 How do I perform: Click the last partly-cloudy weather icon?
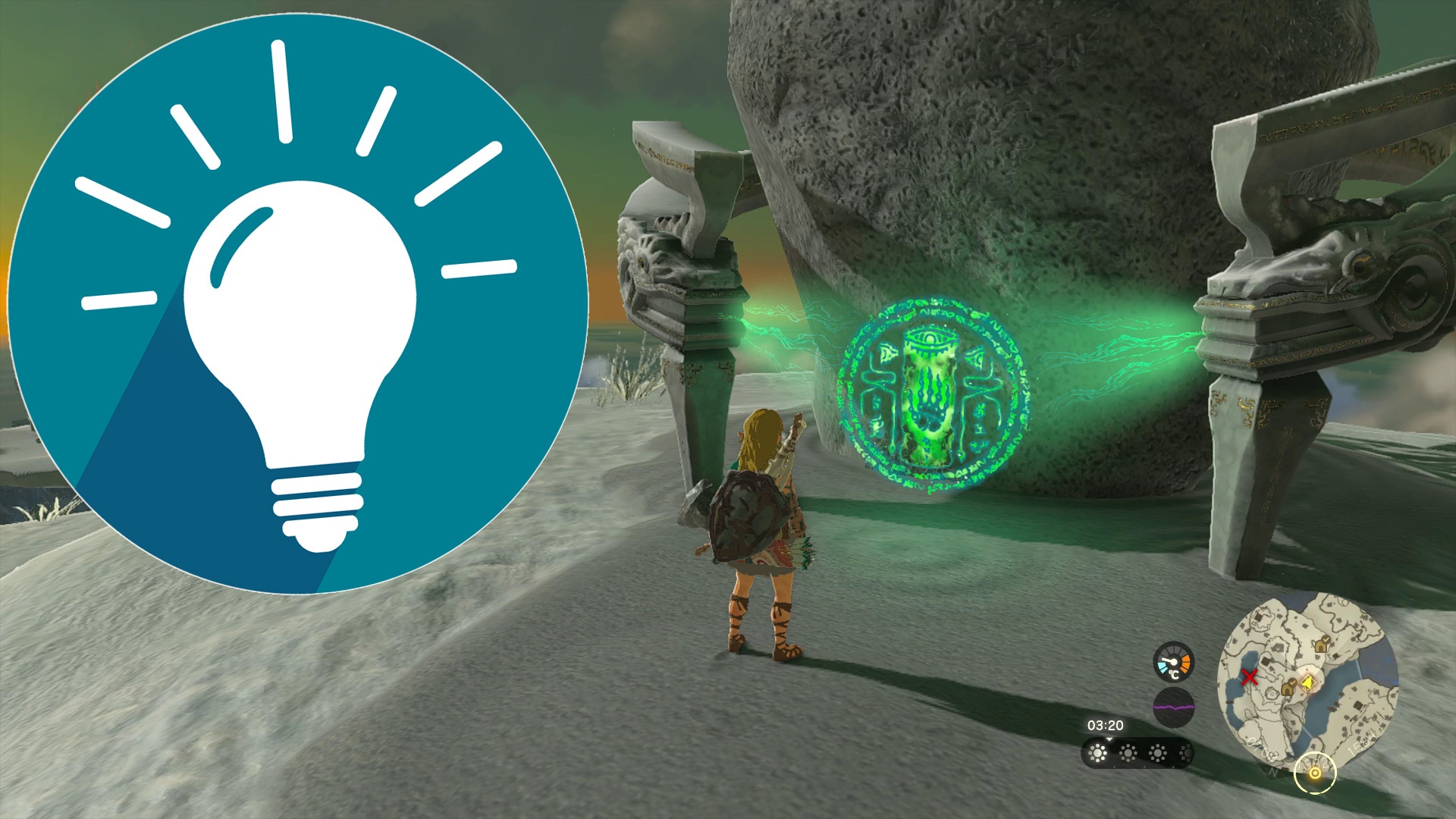tap(1187, 755)
